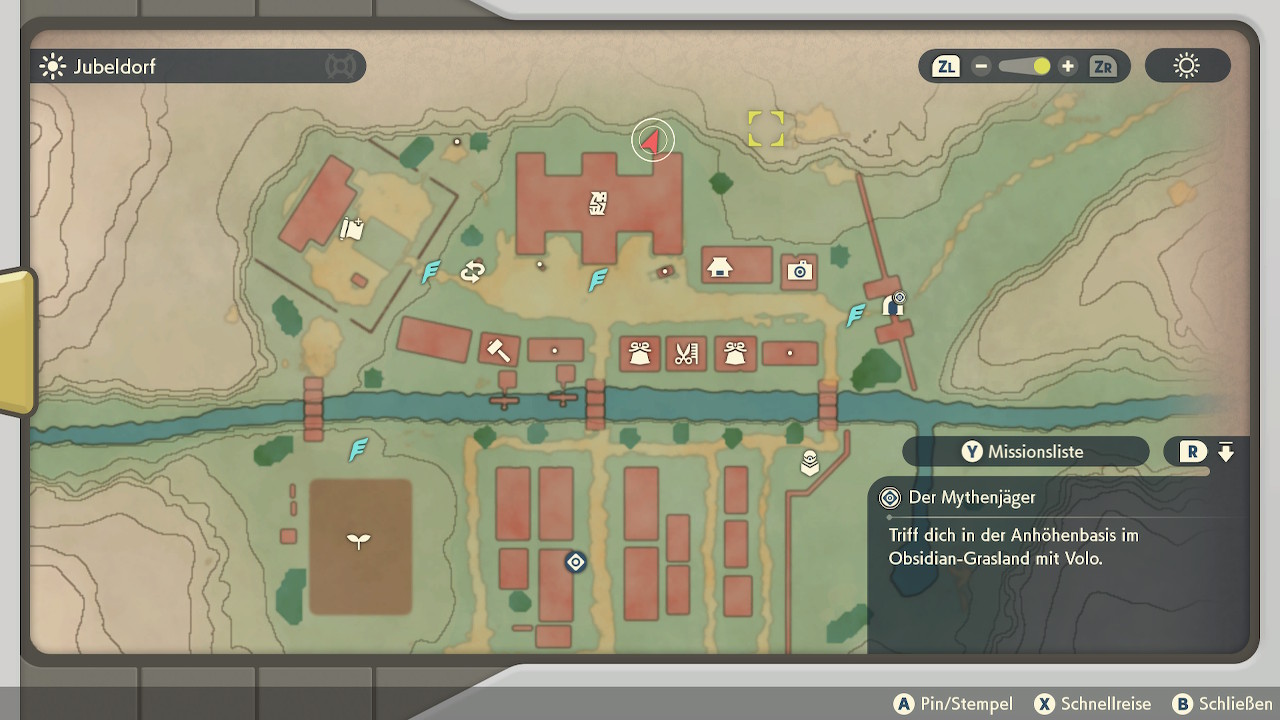Toggle the sun weather icon button
The height and width of the screenshot is (720, 1280).
pyautogui.click(x=1187, y=67)
